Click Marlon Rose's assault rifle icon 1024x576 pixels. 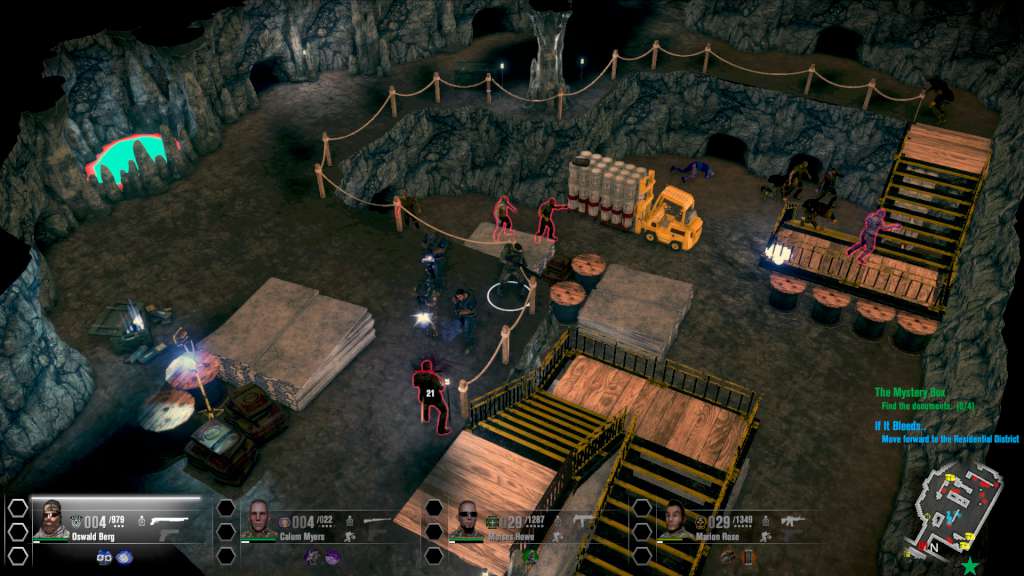tap(791, 520)
